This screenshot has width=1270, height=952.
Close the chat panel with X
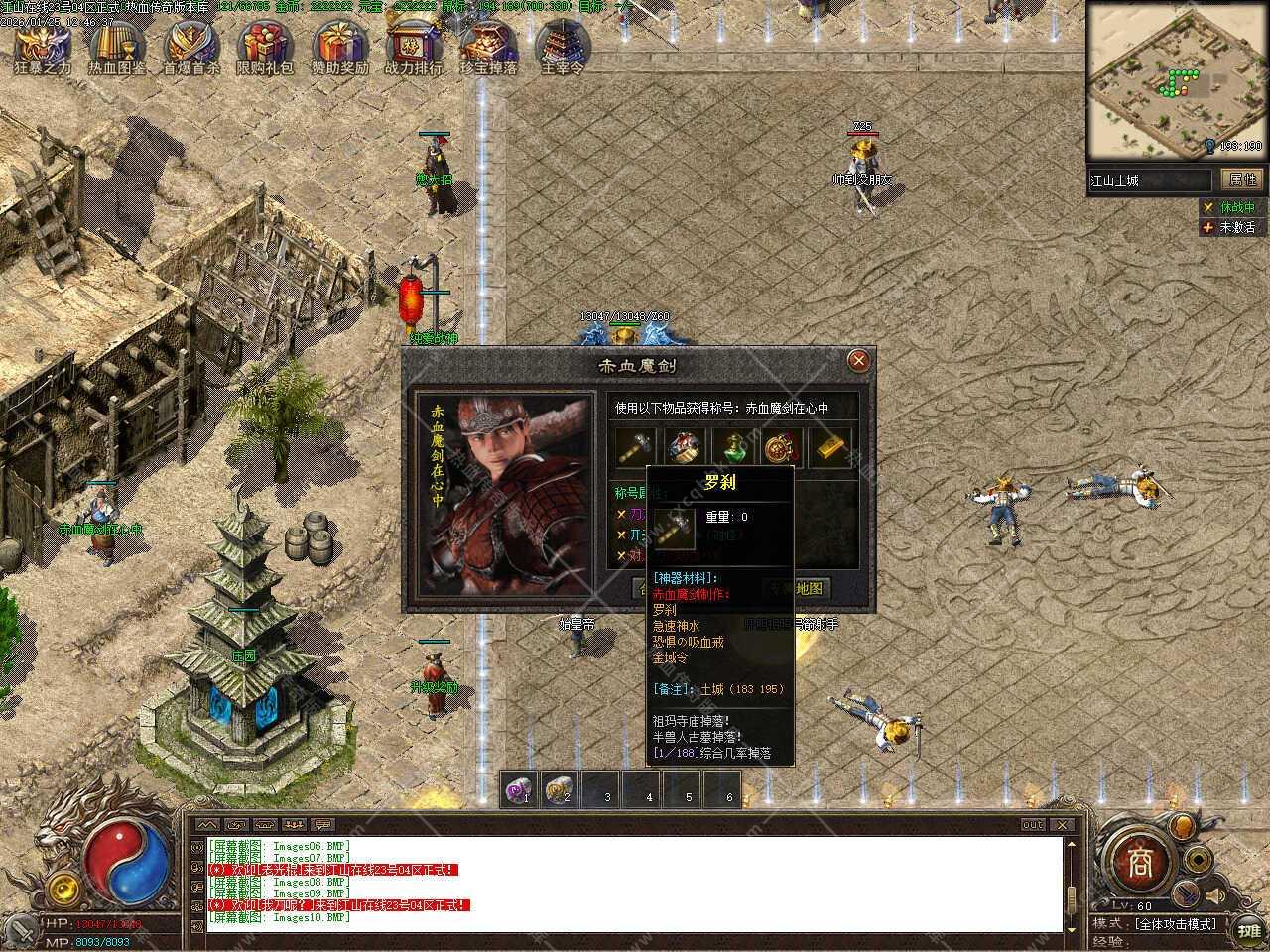(x=1062, y=825)
